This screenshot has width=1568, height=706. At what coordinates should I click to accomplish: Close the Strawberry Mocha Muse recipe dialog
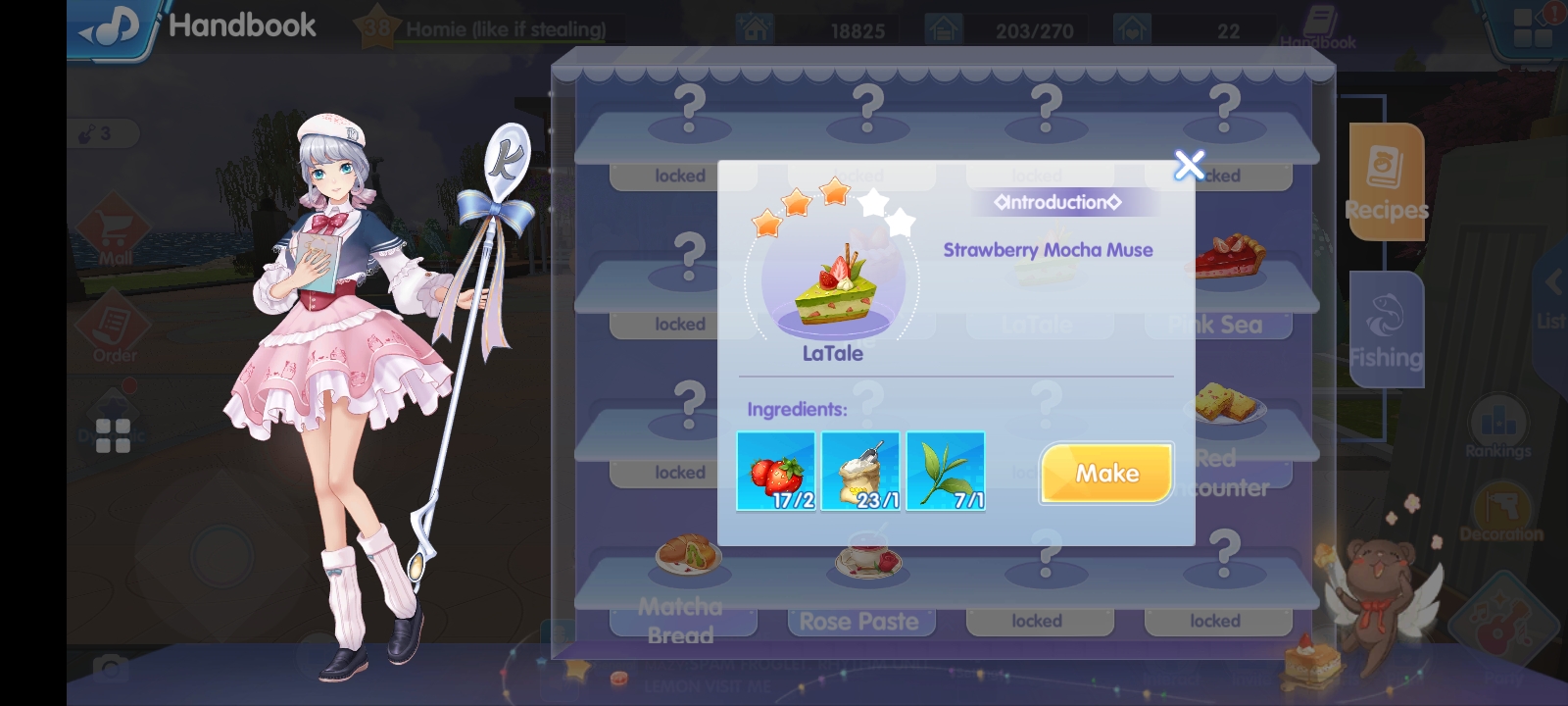[1188, 166]
